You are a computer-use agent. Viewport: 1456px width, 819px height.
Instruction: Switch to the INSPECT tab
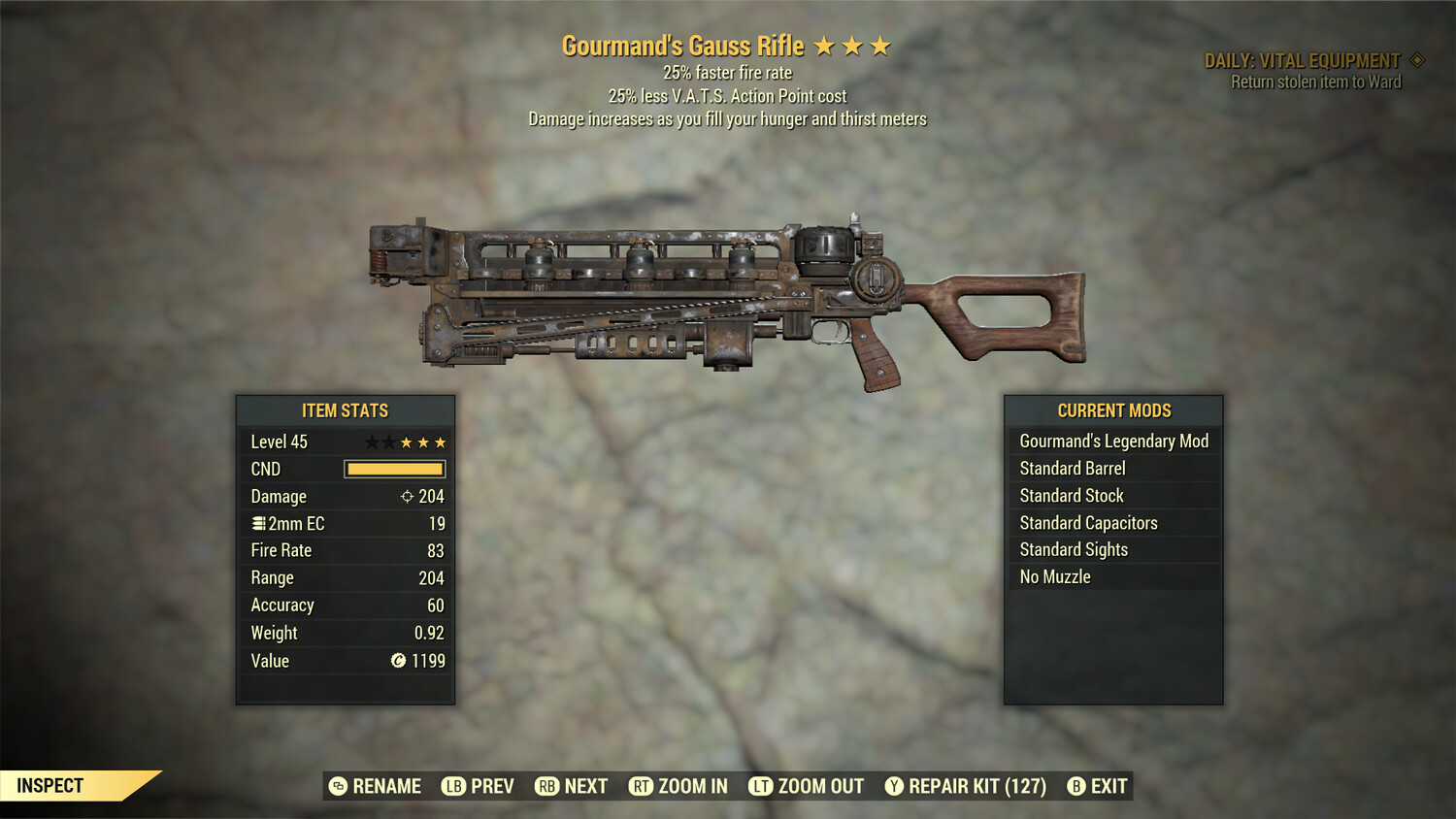(49, 785)
